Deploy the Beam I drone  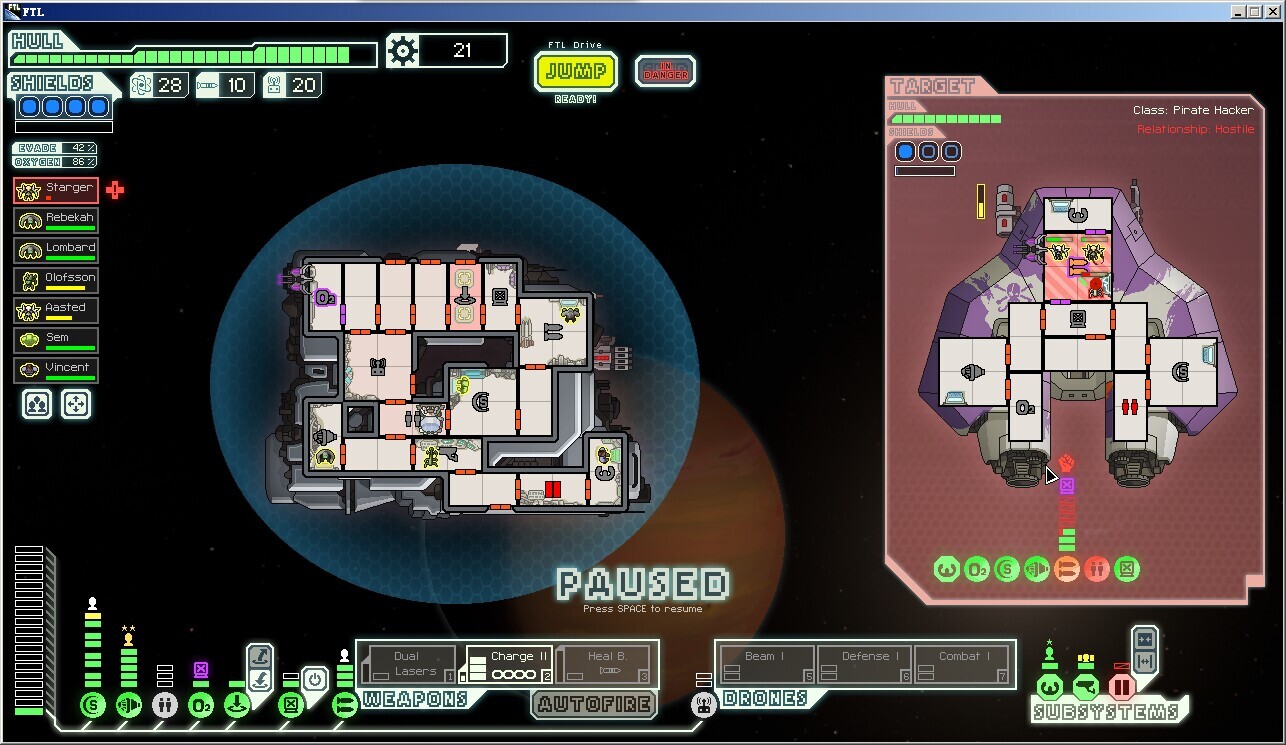(x=767, y=664)
